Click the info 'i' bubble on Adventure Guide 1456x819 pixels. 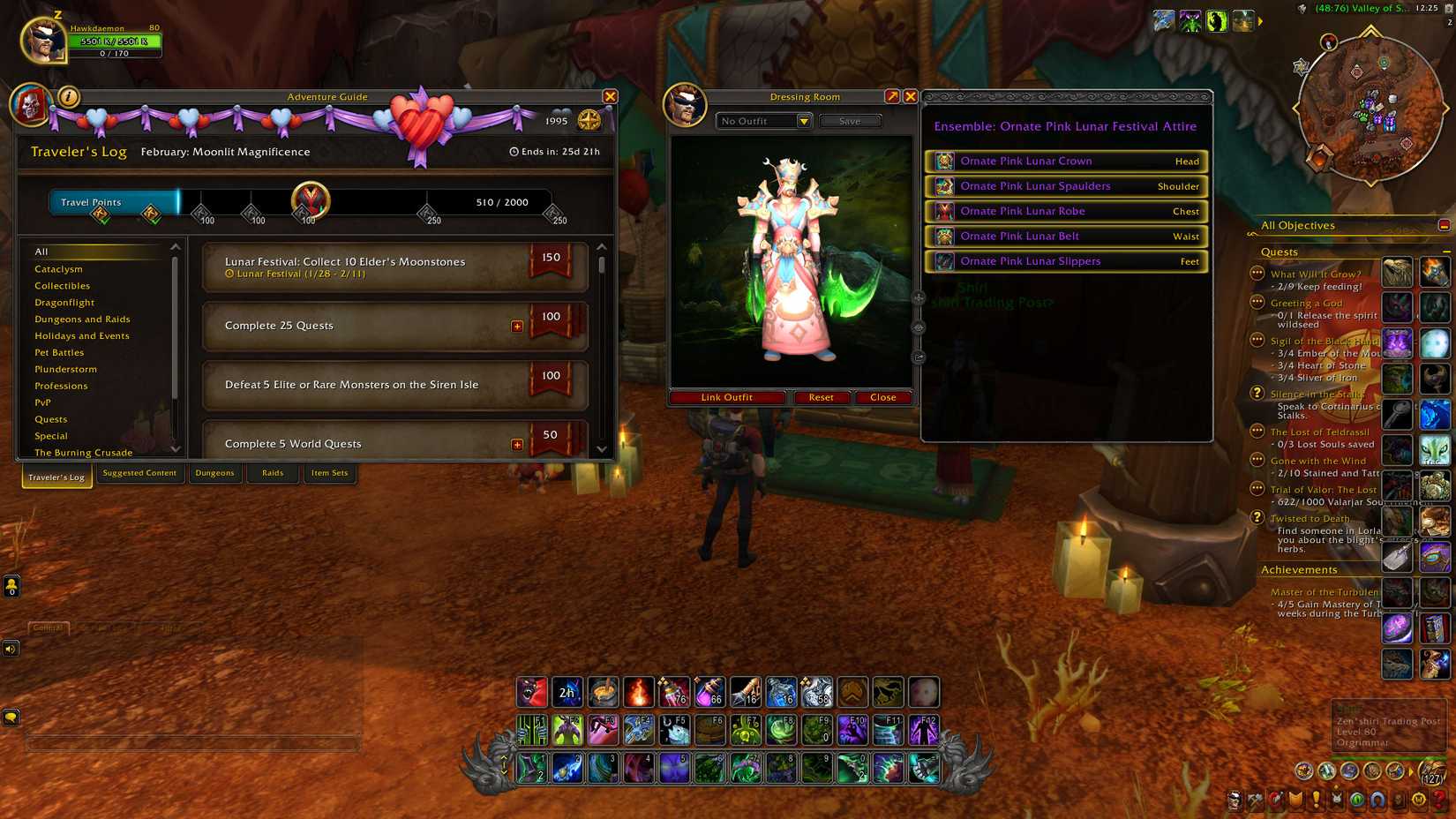pyautogui.click(x=68, y=97)
